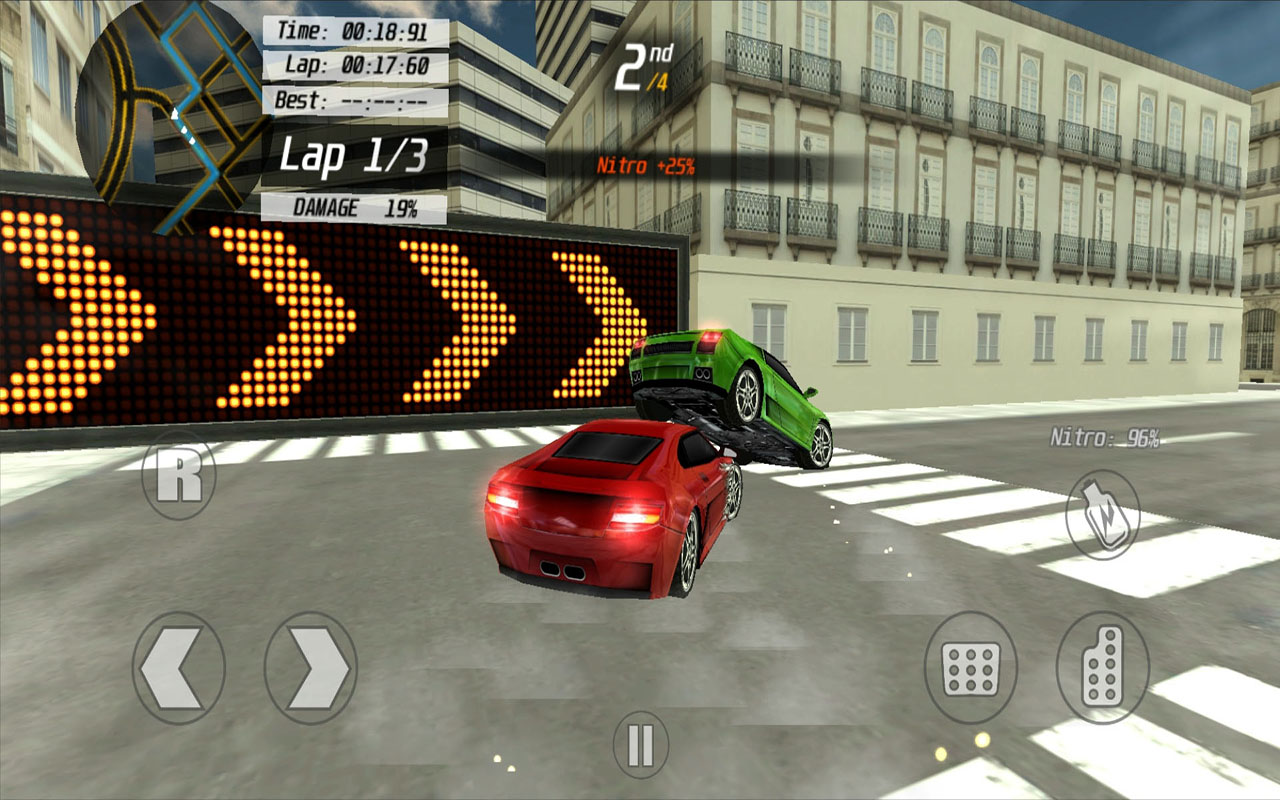Tap the Nitro +25% pickup banner
The width and height of the screenshot is (1280, 800).
pyautogui.click(x=648, y=164)
